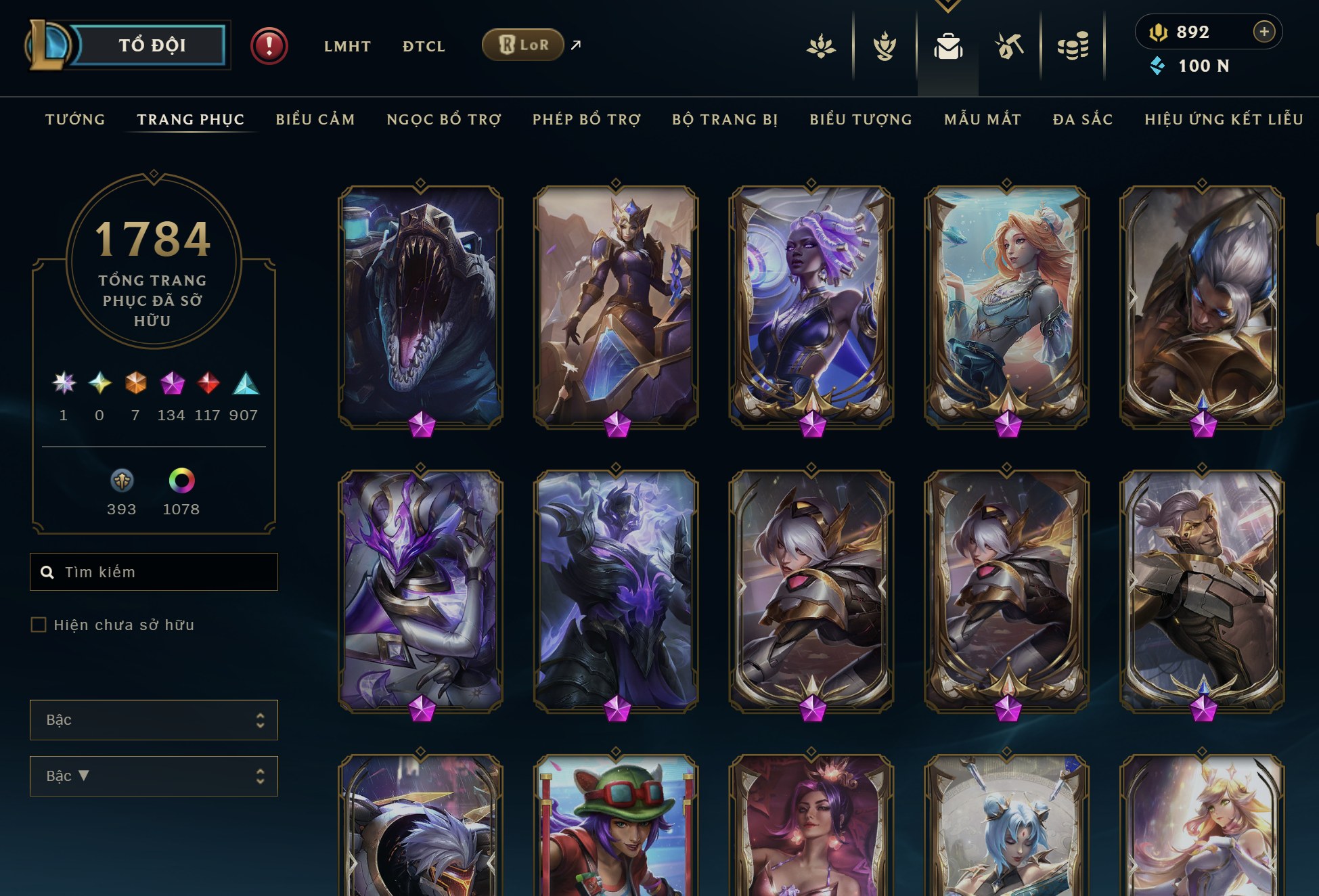Open the first 'Bậc' dropdown

pos(154,720)
